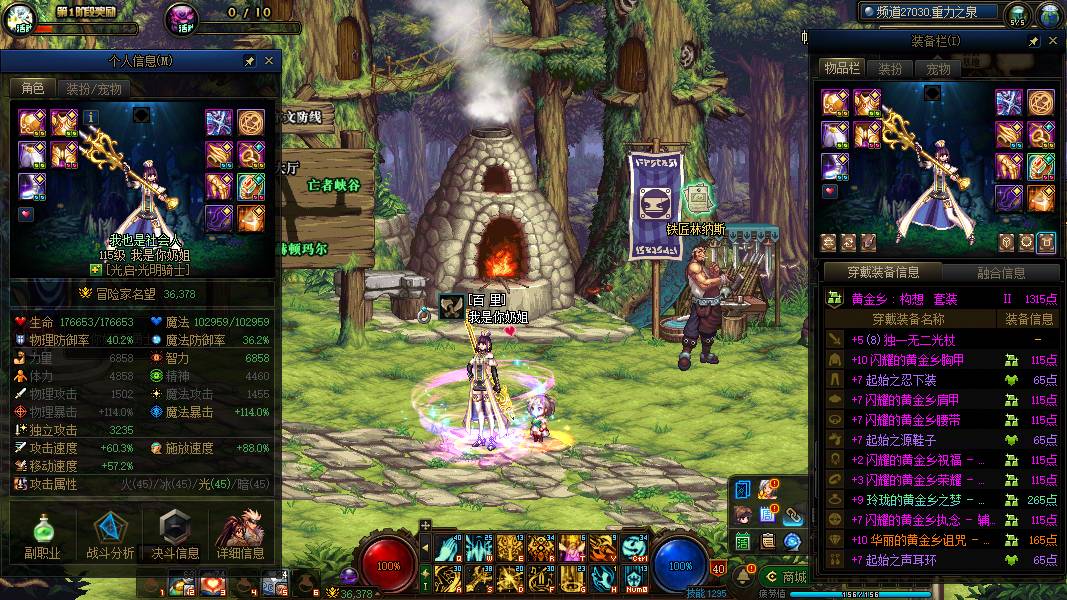Close the 装备栏 equipment panel
Image resolution: width=1067 pixels, height=600 pixels.
(1053, 41)
